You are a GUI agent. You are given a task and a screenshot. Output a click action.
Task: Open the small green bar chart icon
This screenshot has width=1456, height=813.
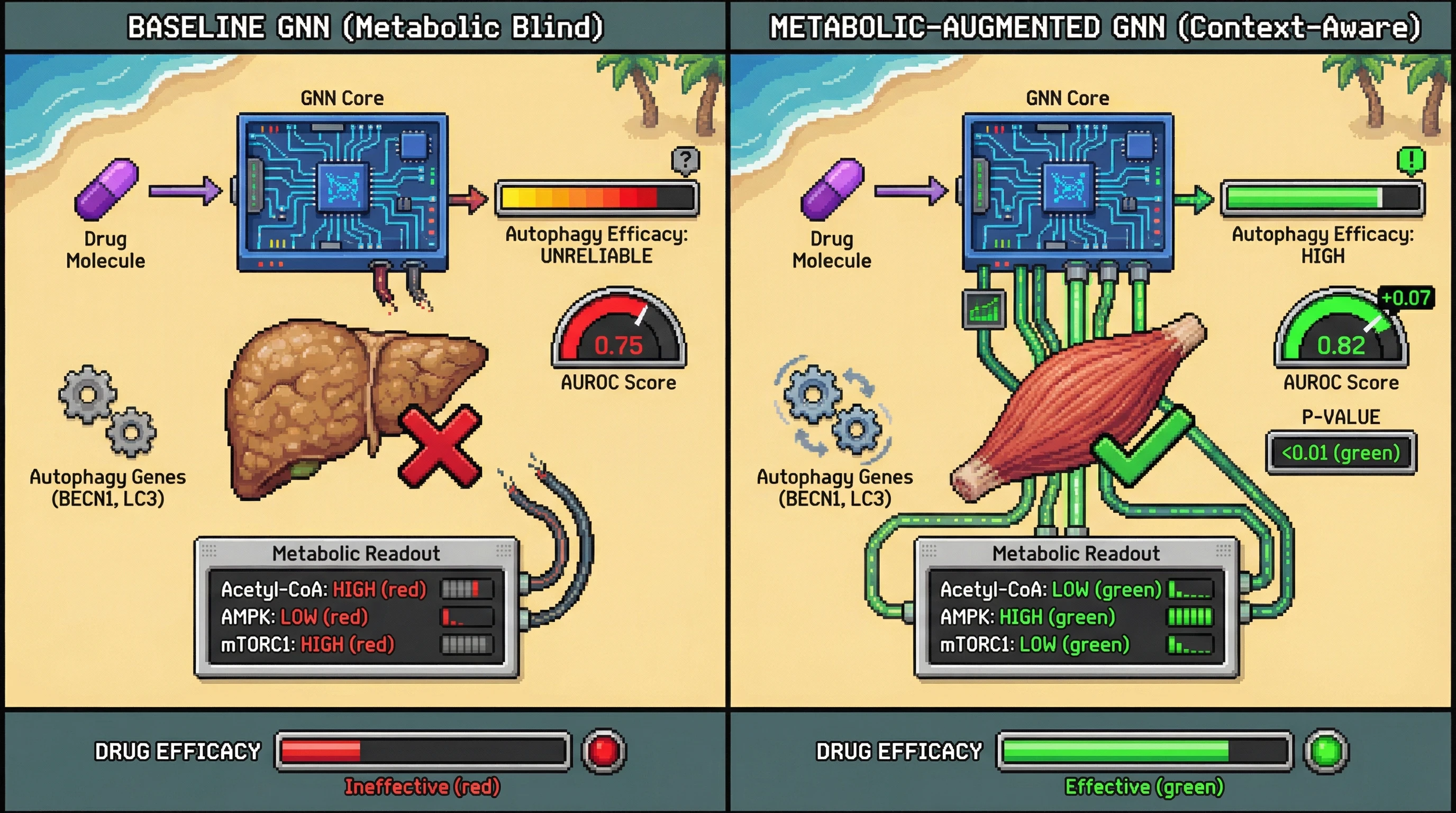coord(984,309)
